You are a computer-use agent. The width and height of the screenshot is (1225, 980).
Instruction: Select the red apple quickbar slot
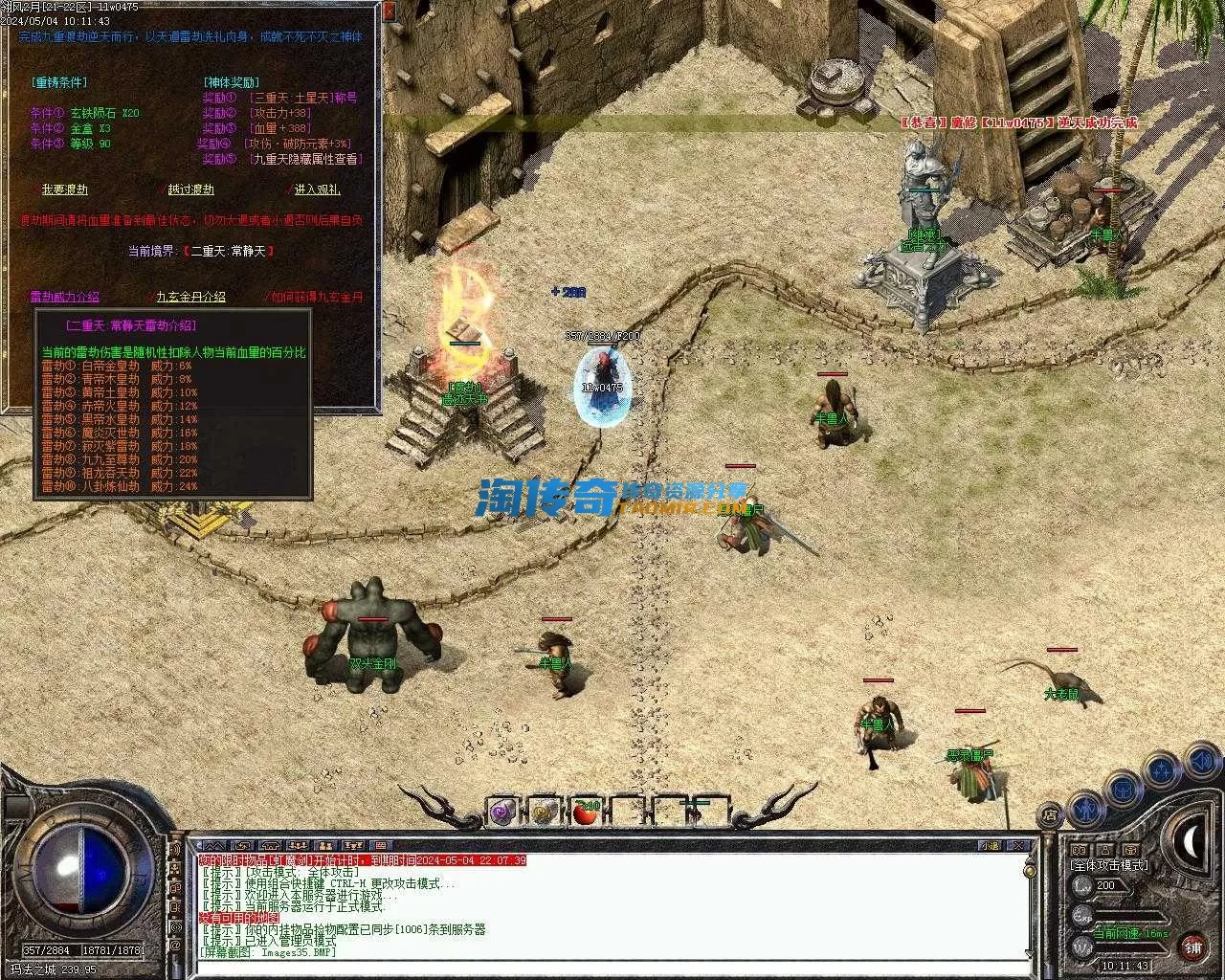[x=584, y=813]
